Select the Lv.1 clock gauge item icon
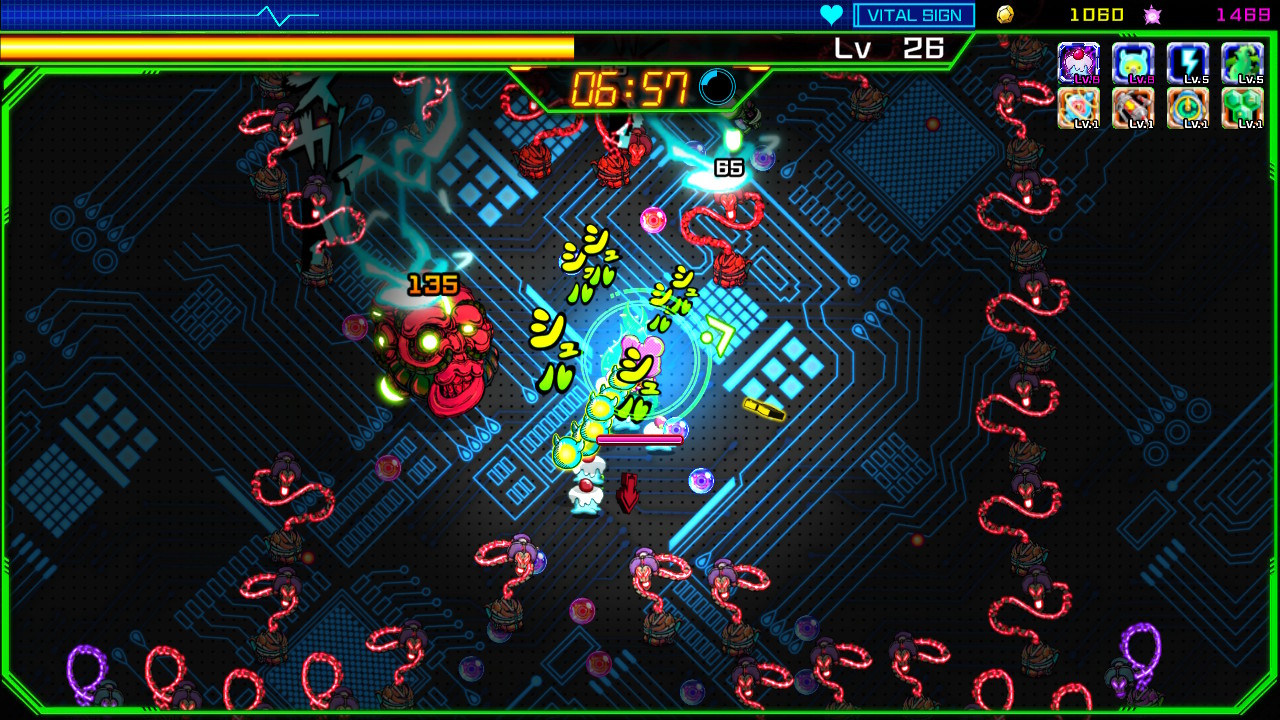 point(1189,108)
